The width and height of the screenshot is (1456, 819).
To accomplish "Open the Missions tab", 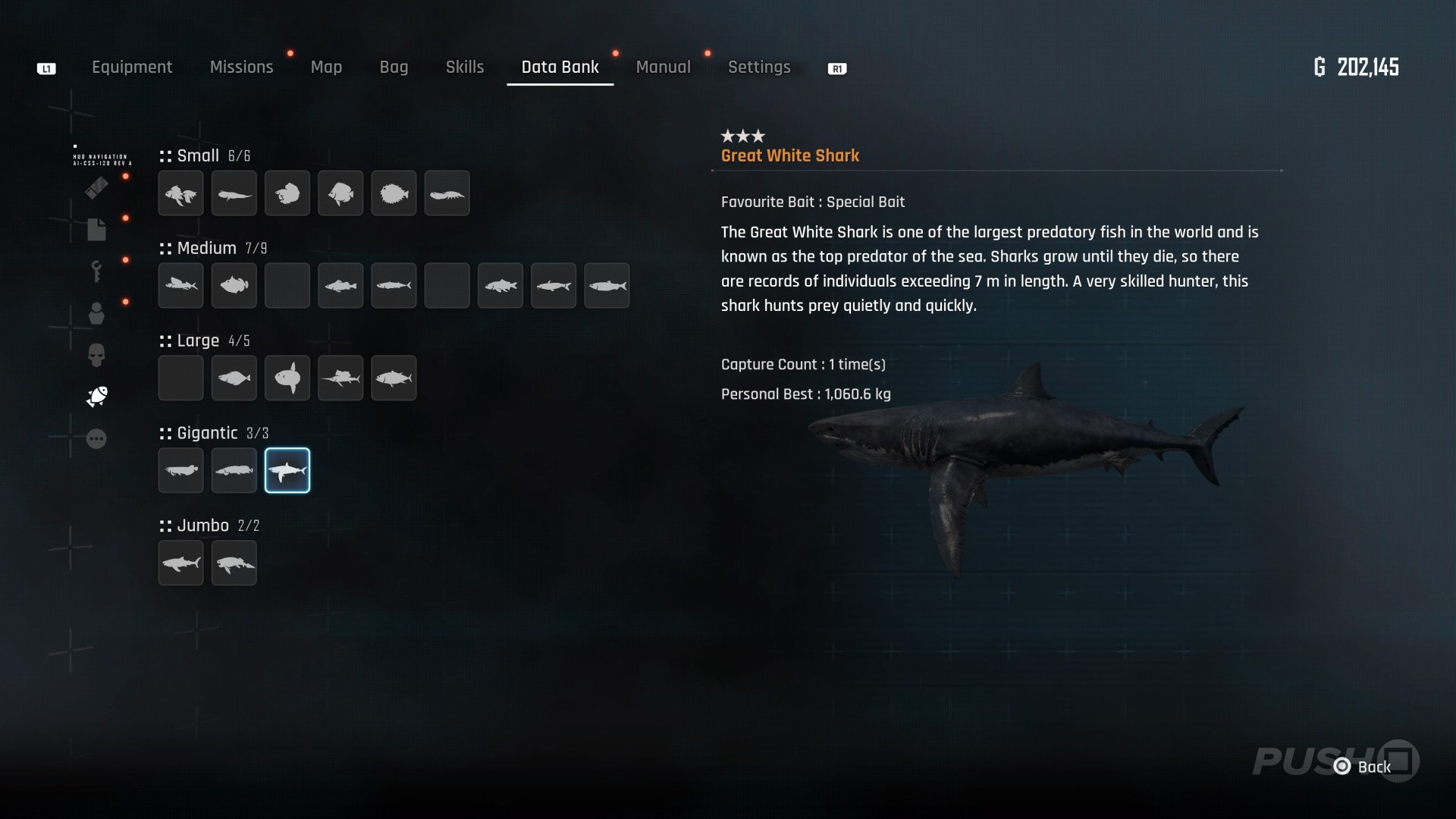I will click(241, 67).
